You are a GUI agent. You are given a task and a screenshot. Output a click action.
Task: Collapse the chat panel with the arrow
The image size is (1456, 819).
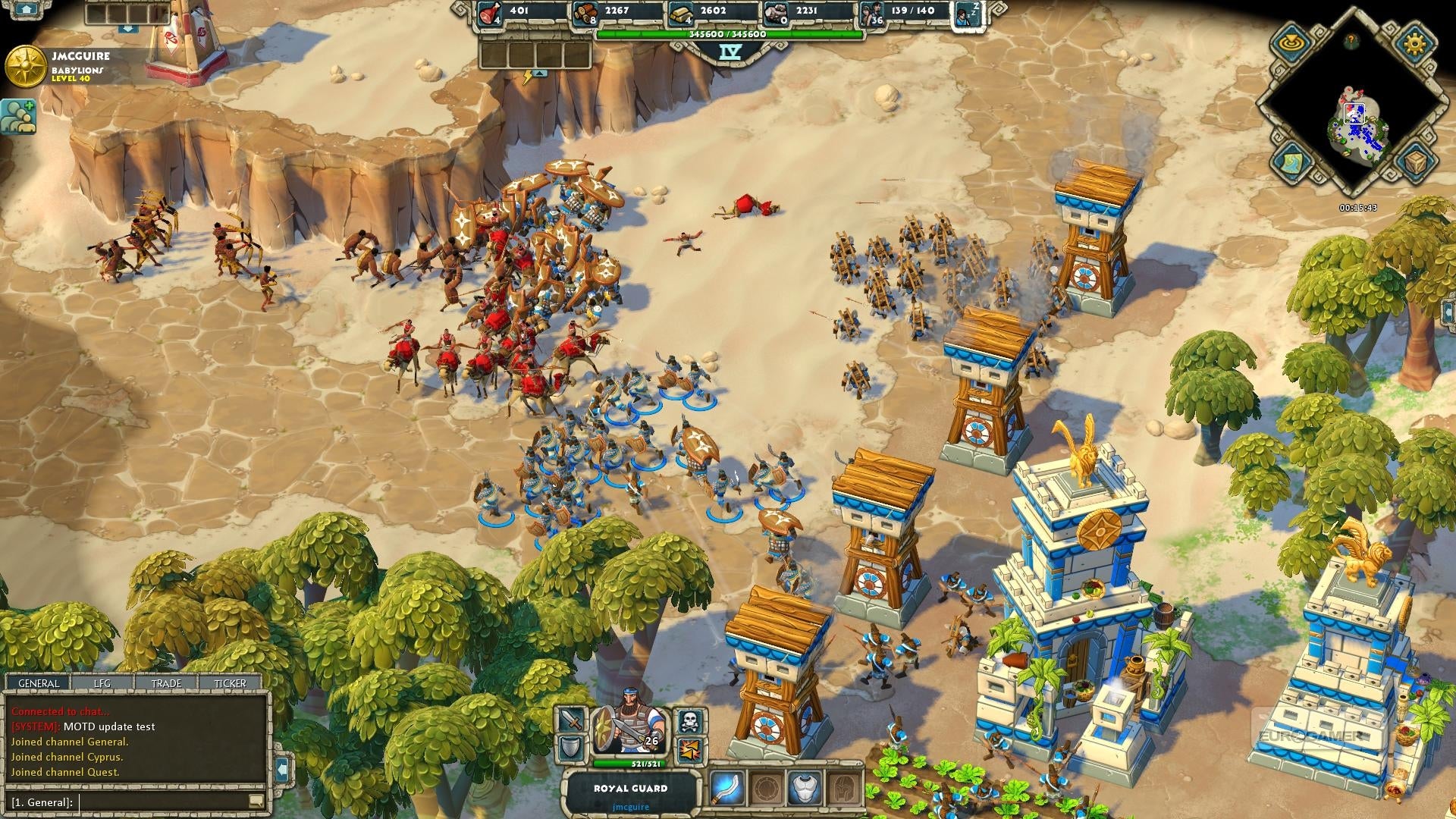pyautogui.click(x=282, y=770)
